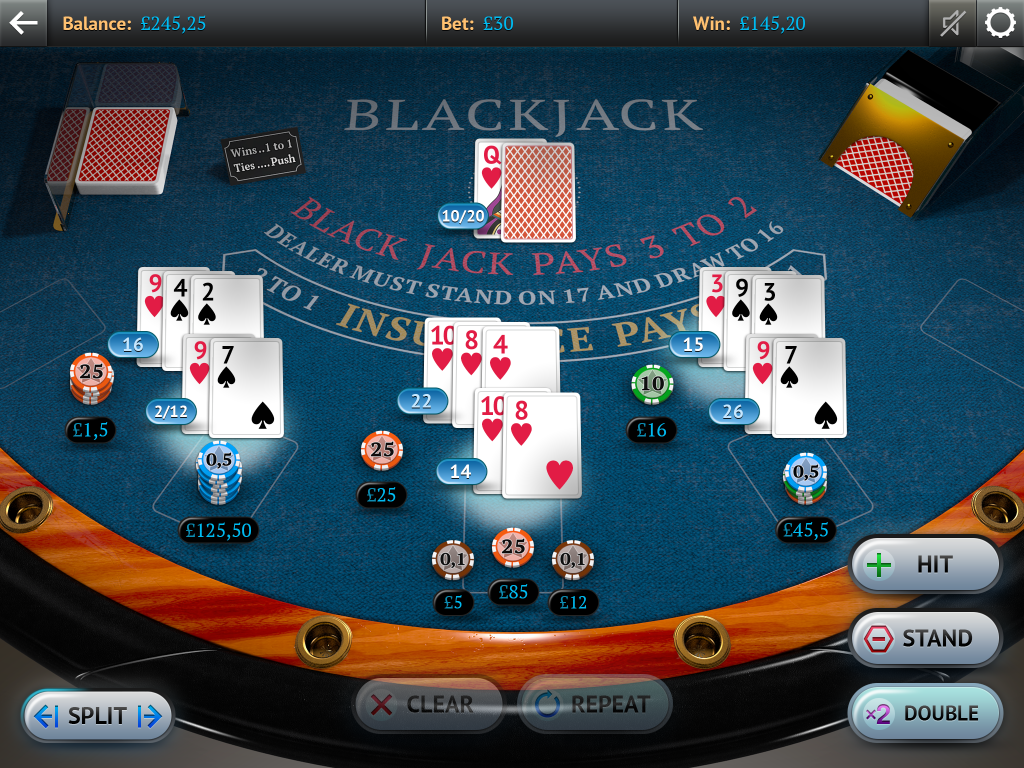Select the £85 orange center chip
Screen dimensions: 1024x768
tap(512, 548)
